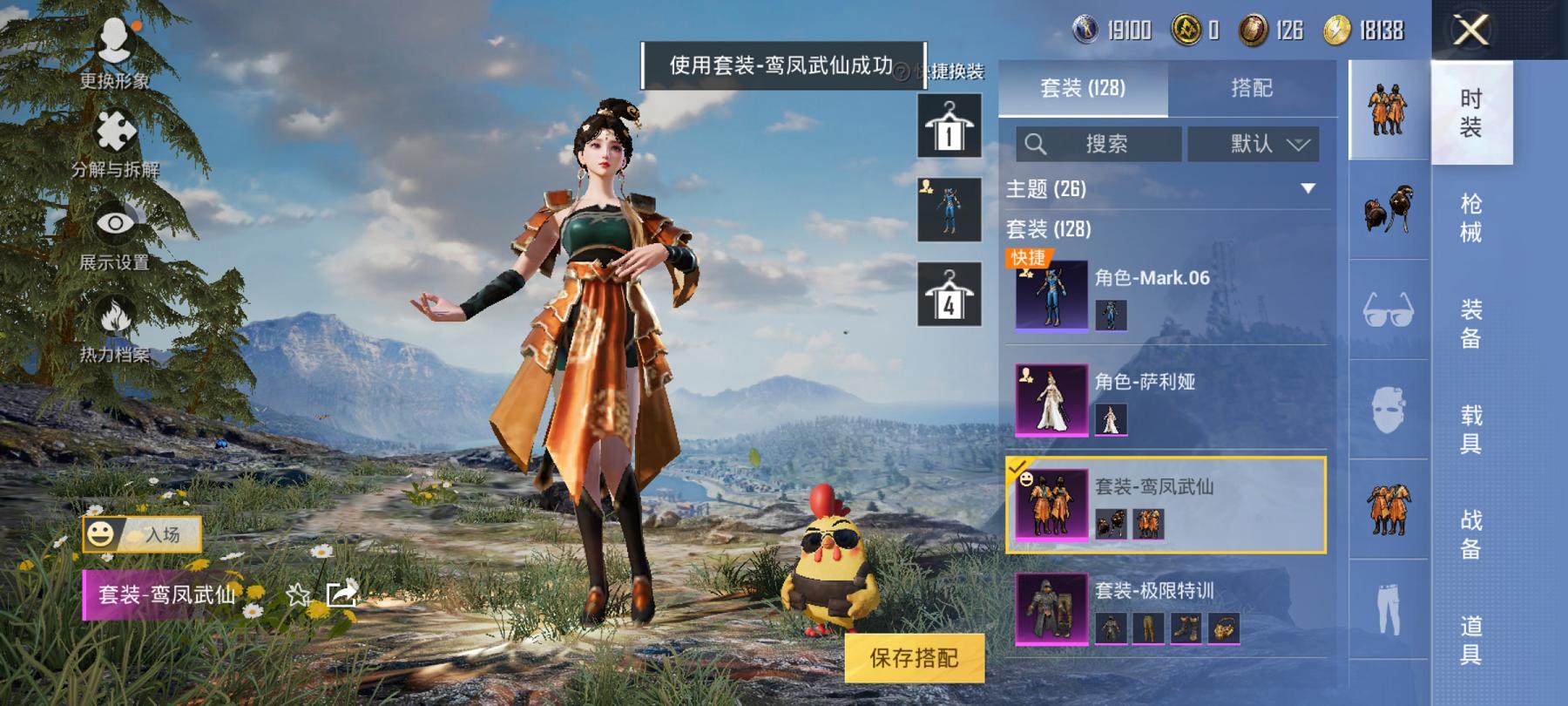This screenshot has height=706, width=1568.
Task: Choose the 角色-萨利娅 outfit
Action: pyautogui.click(x=1167, y=400)
